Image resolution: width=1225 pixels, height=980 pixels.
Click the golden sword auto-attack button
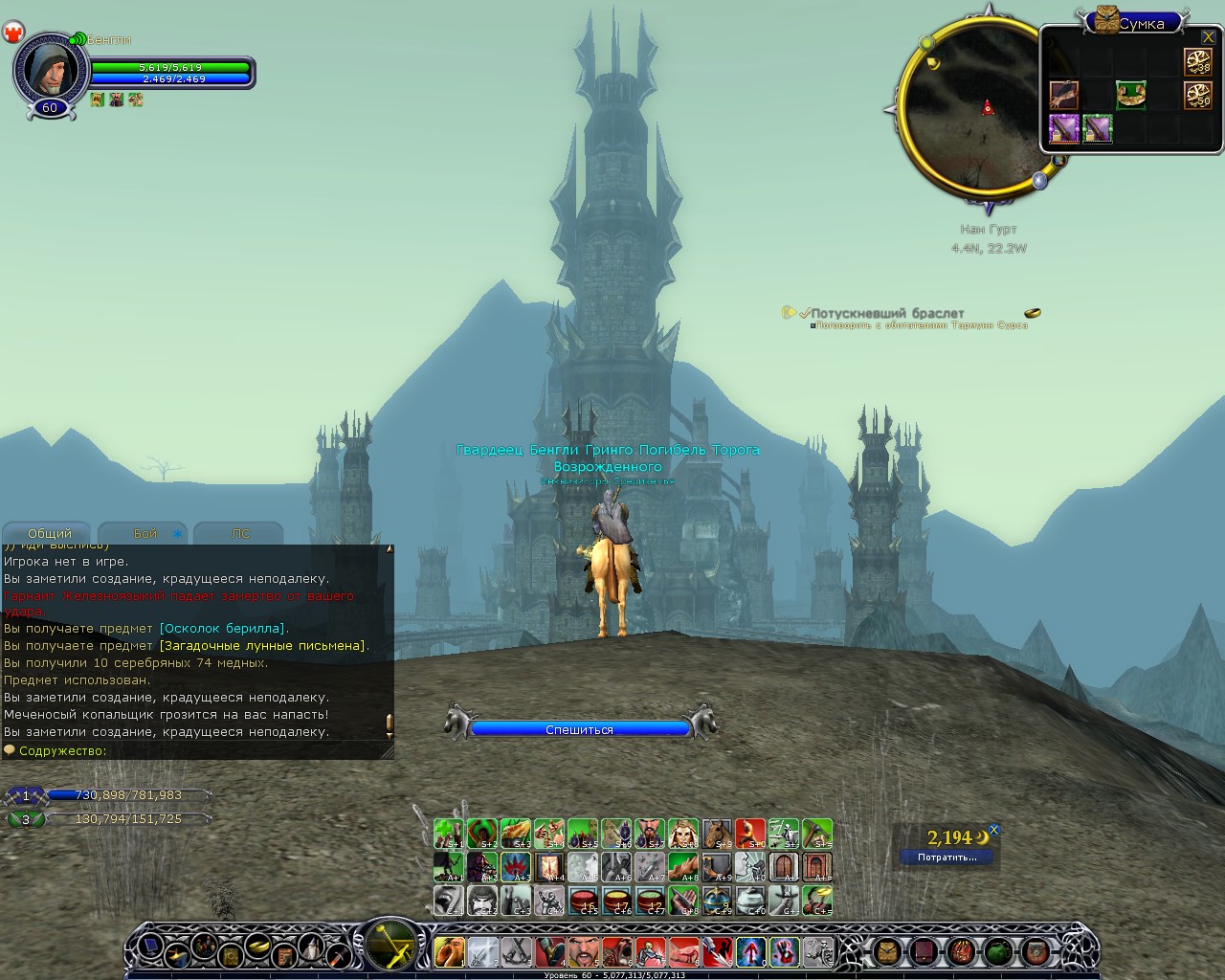point(390,945)
